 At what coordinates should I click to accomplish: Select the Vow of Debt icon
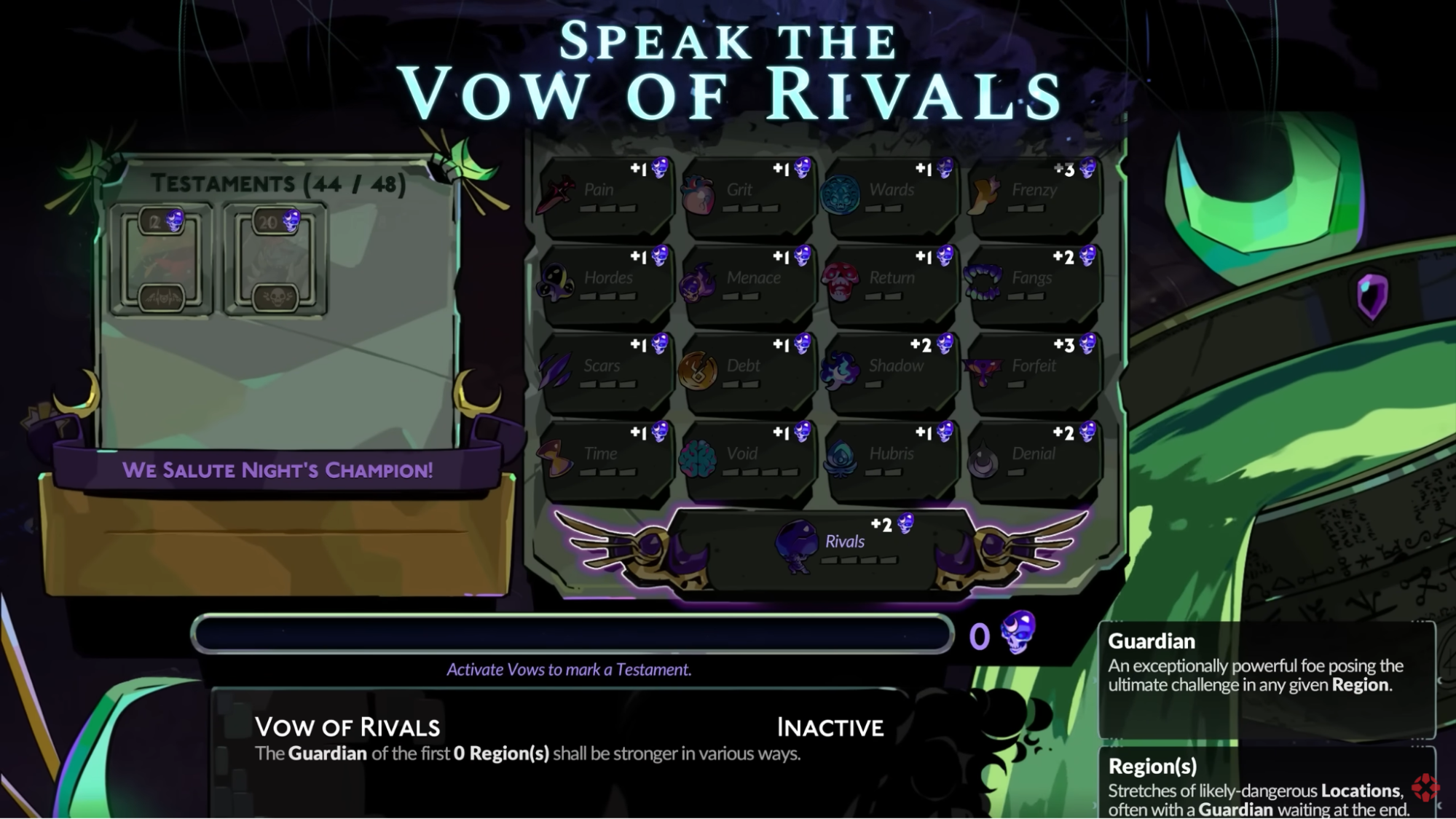click(x=698, y=370)
